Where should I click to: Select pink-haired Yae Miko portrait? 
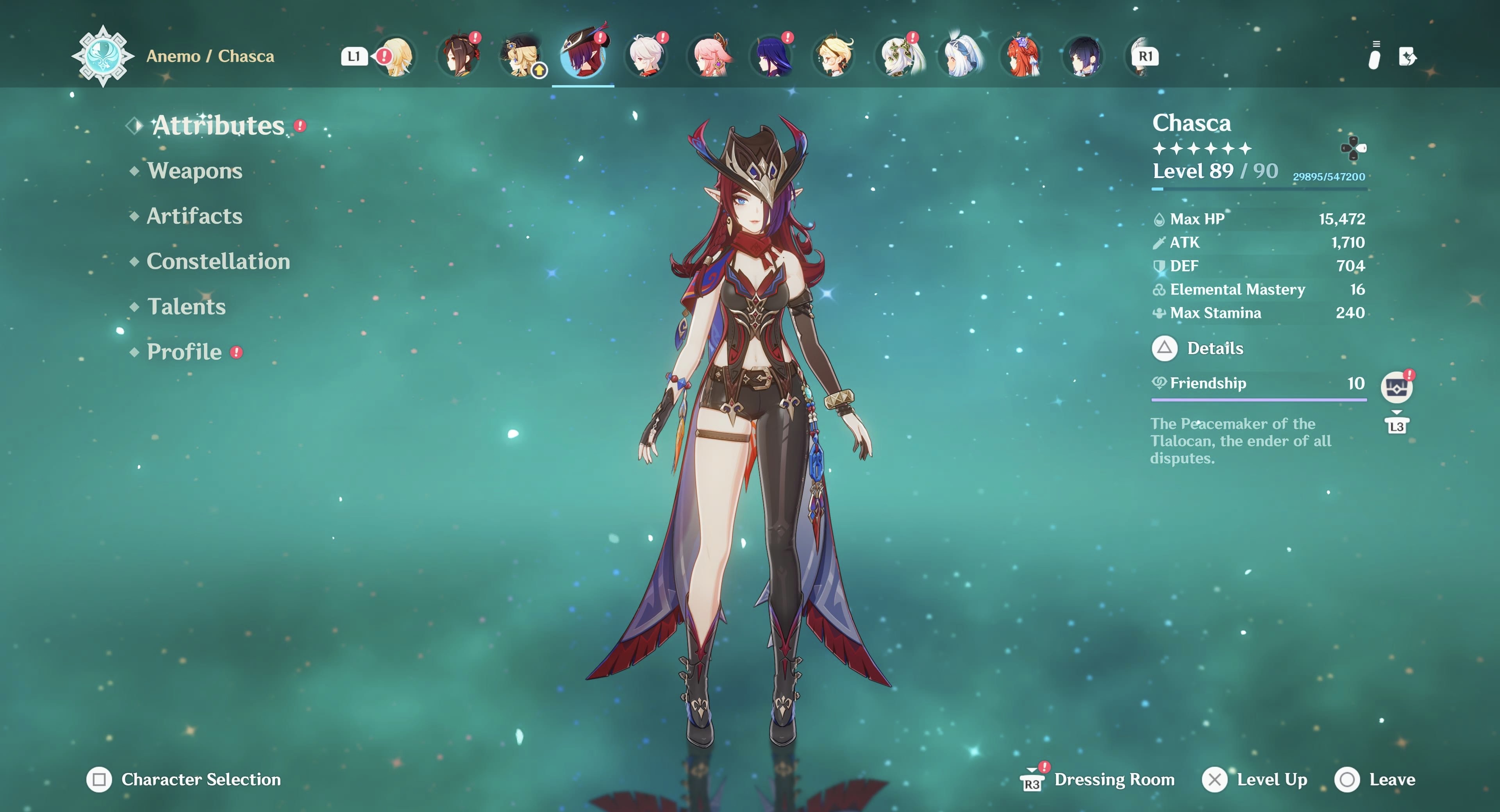710,57
